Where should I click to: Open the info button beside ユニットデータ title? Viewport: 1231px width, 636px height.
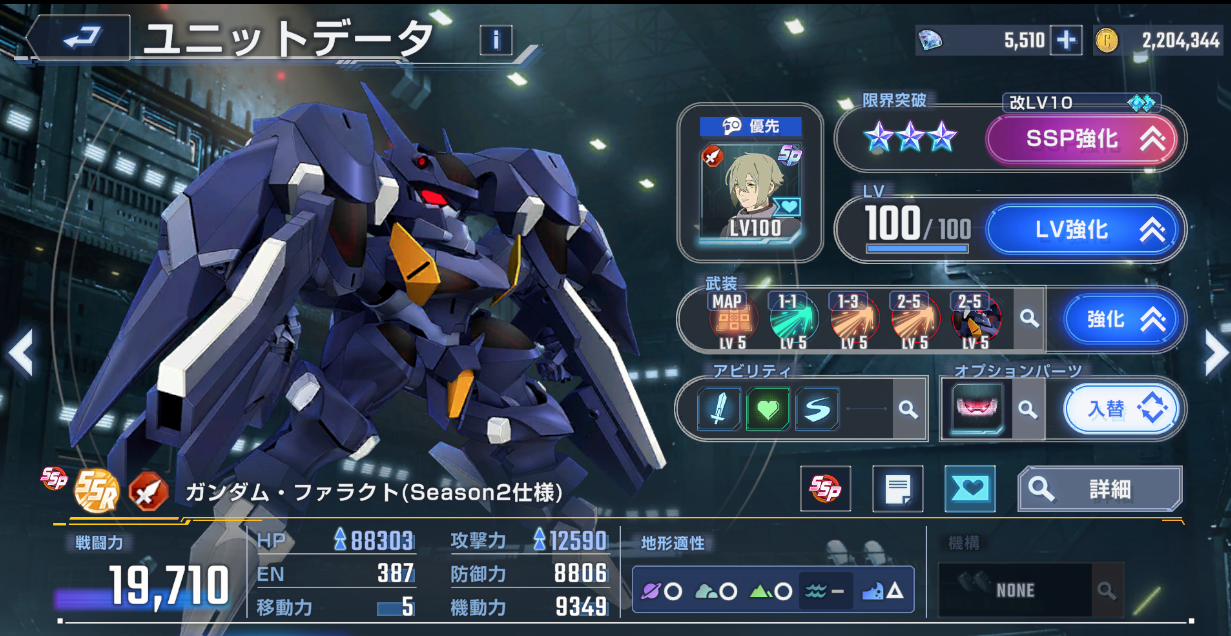(496, 40)
